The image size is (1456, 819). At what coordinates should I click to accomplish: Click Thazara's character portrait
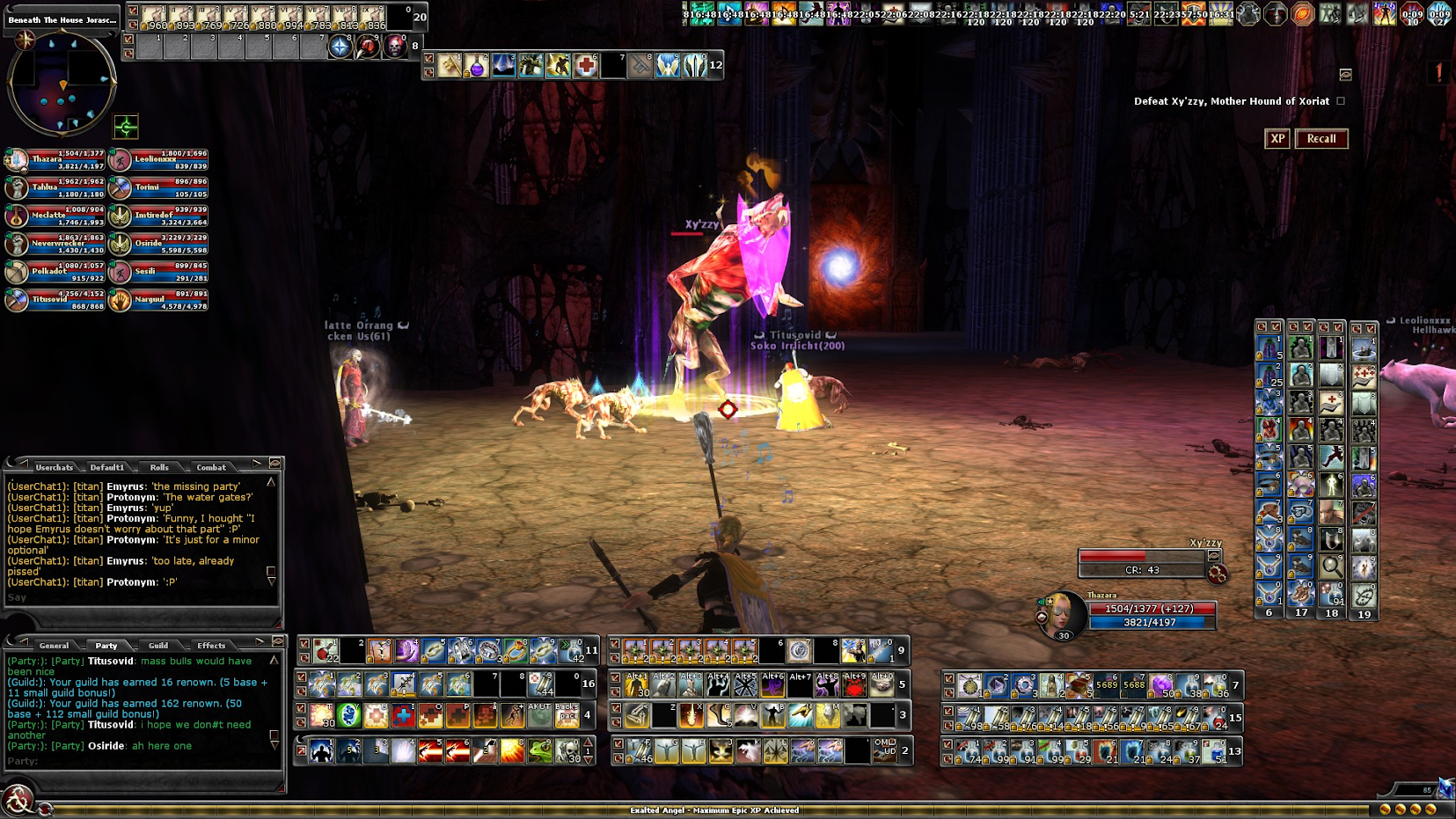[1061, 613]
